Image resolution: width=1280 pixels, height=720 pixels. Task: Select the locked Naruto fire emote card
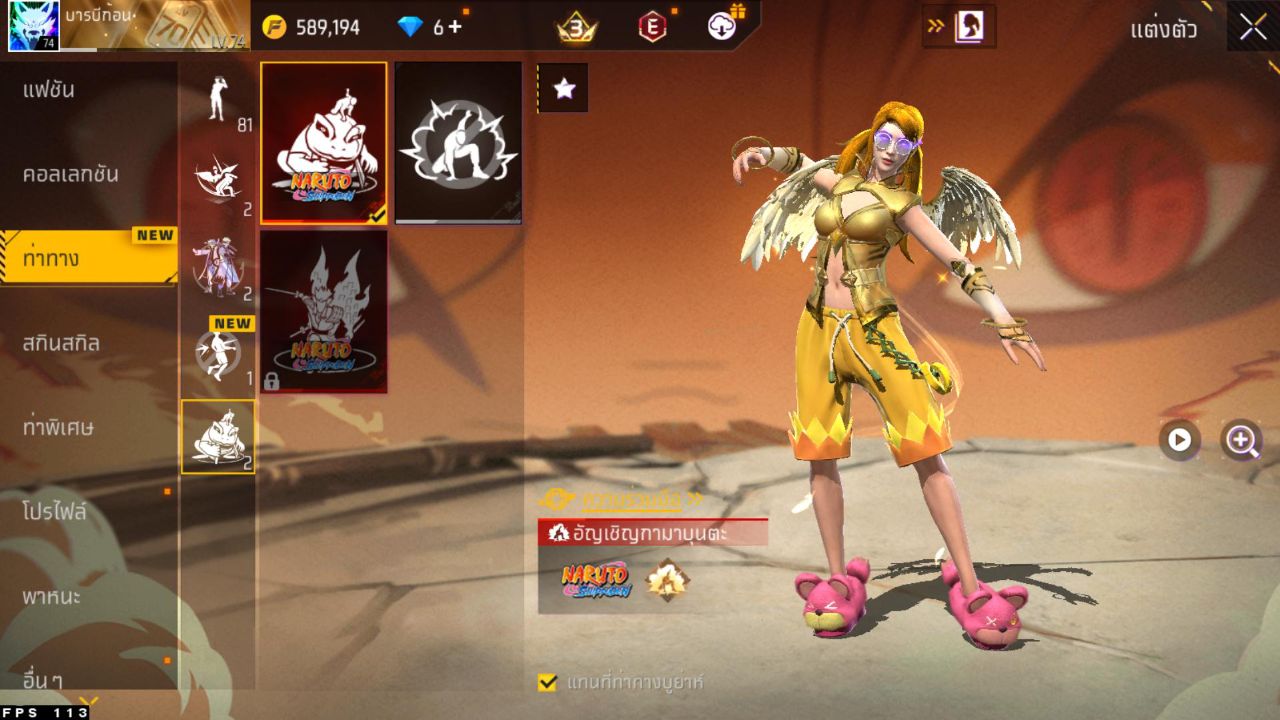point(324,311)
